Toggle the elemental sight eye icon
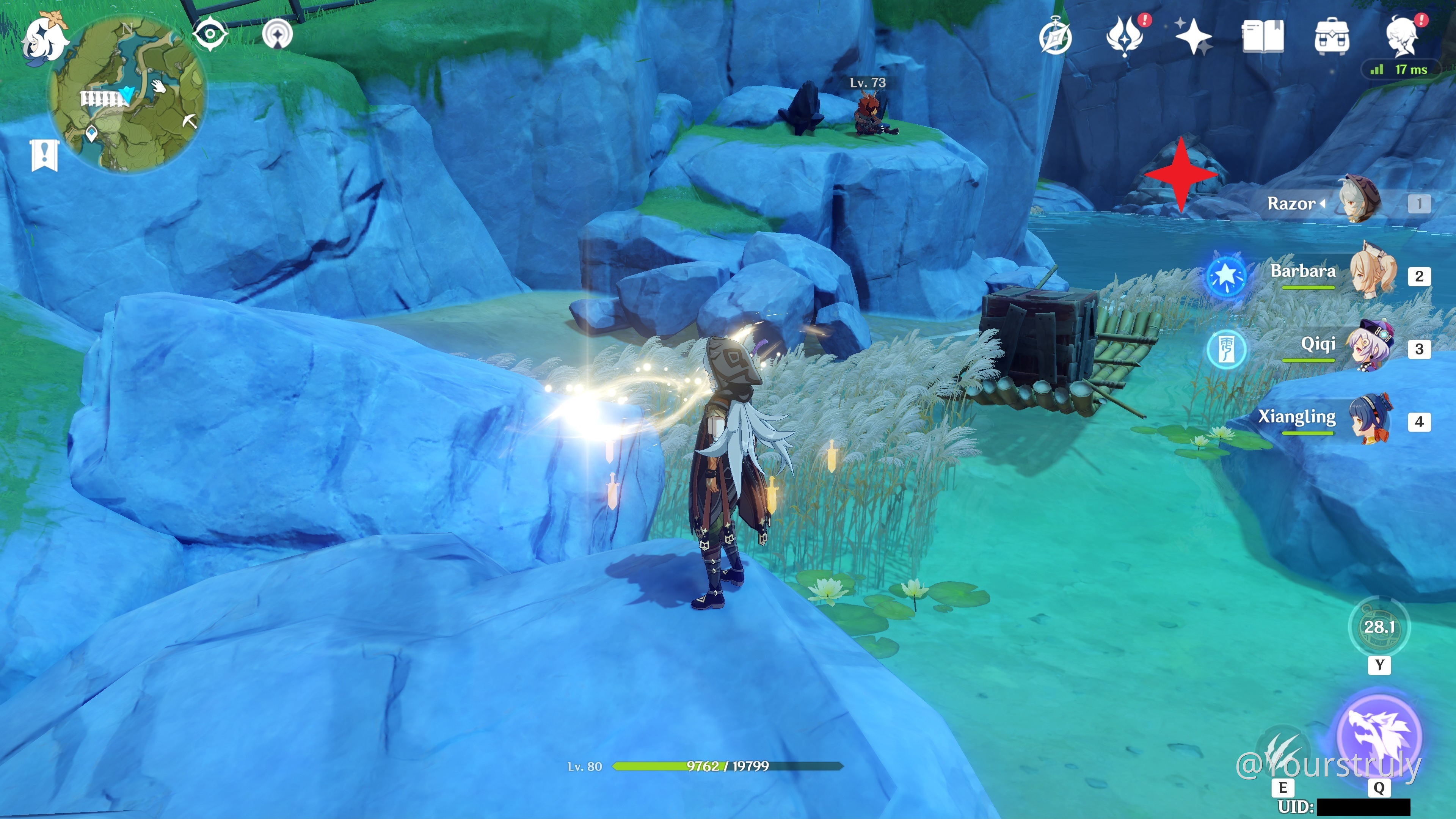1456x819 pixels. [x=210, y=34]
